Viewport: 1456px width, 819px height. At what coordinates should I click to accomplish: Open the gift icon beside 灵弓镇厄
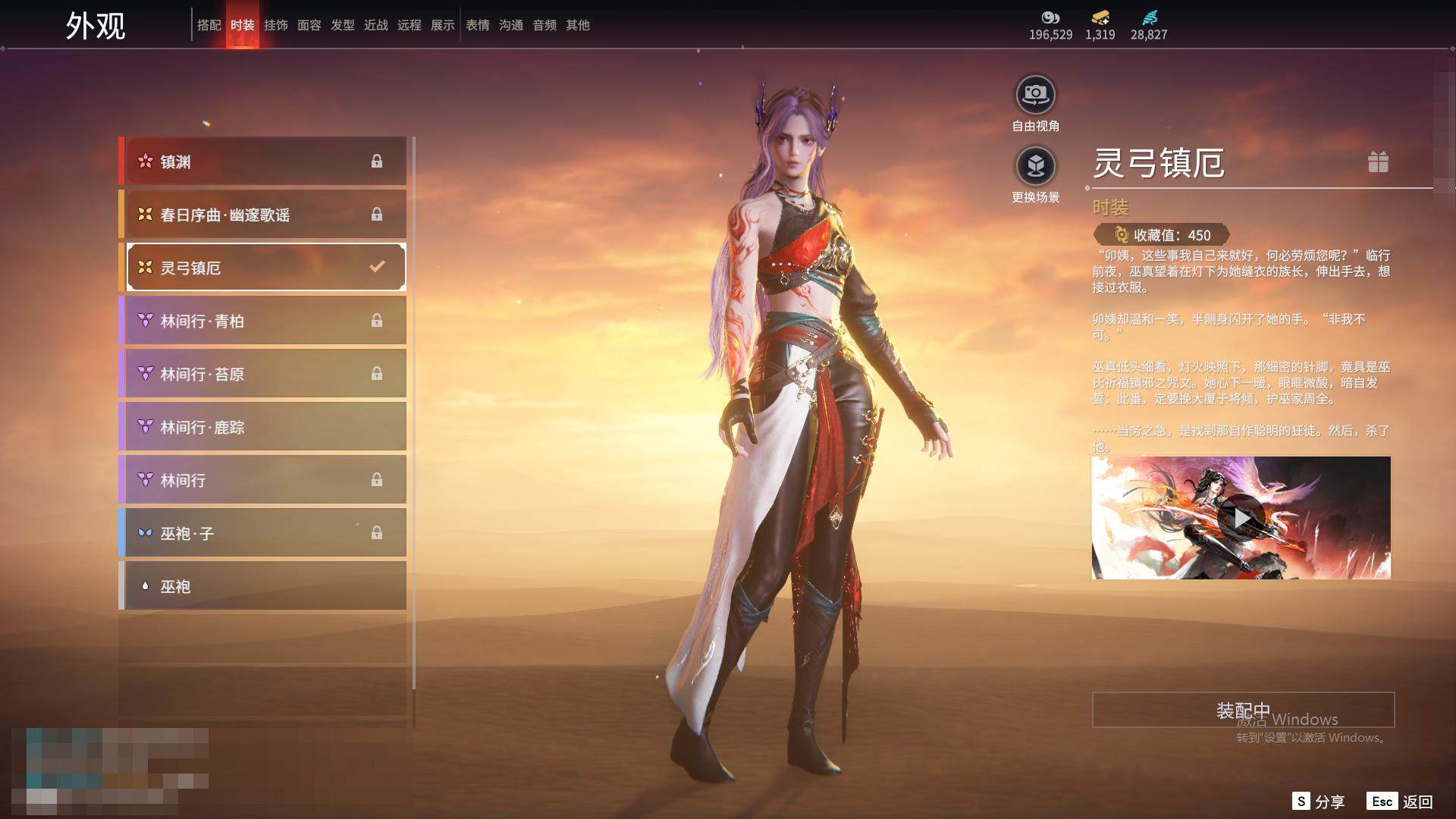click(x=1378, y=162)
